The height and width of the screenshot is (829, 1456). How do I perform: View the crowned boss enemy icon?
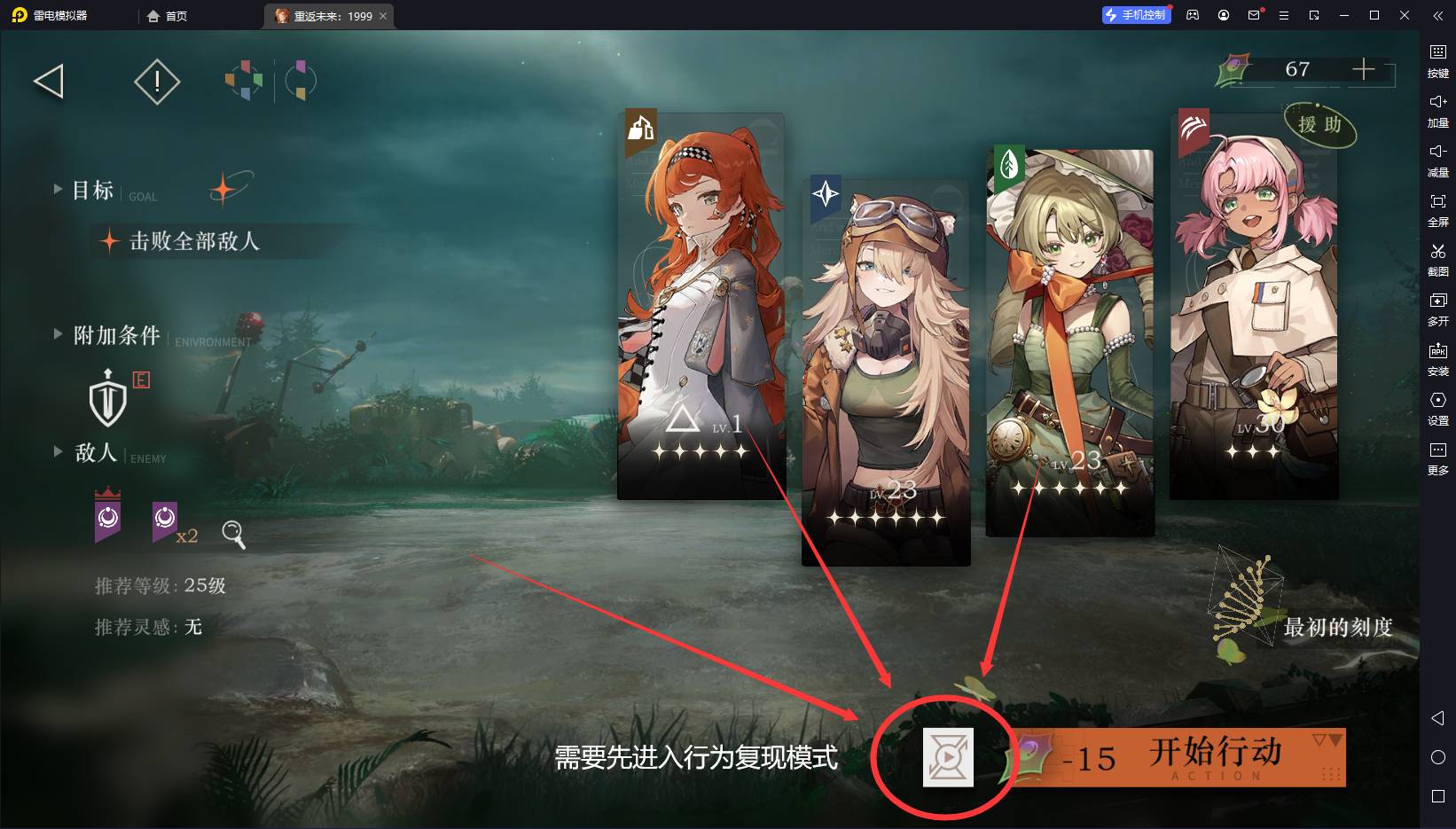tap(108, 515)
